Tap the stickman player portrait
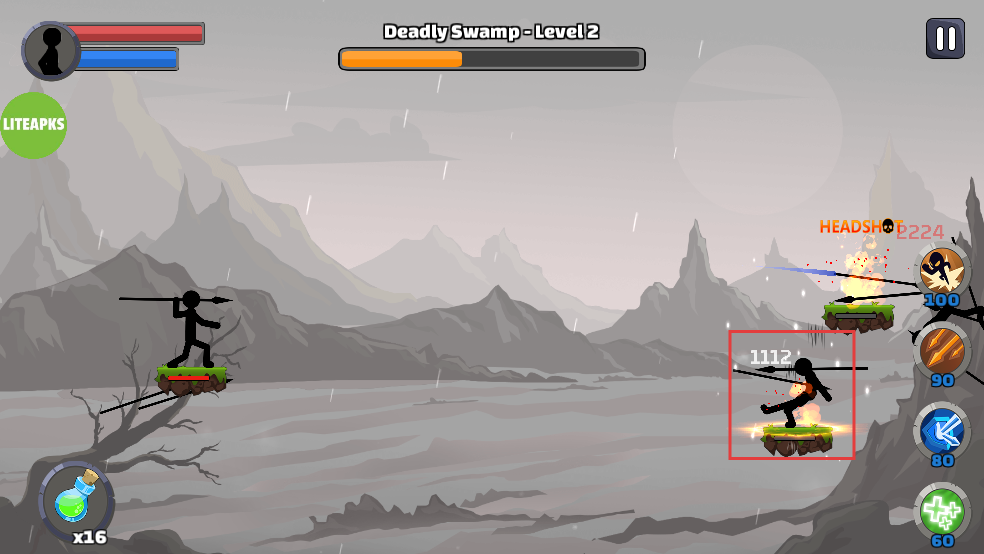 [x=51, y=51]
